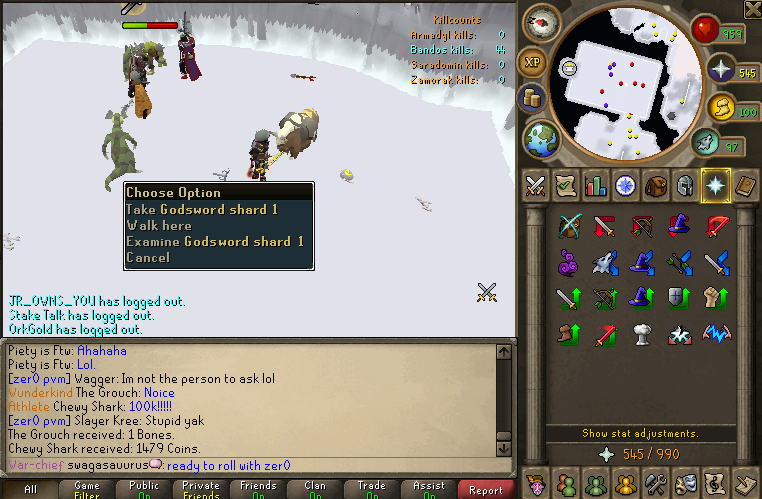Cancel the Choose Option menu
Image resolution: width=762 pixels, height=499 pixels.
click(147, 257)
